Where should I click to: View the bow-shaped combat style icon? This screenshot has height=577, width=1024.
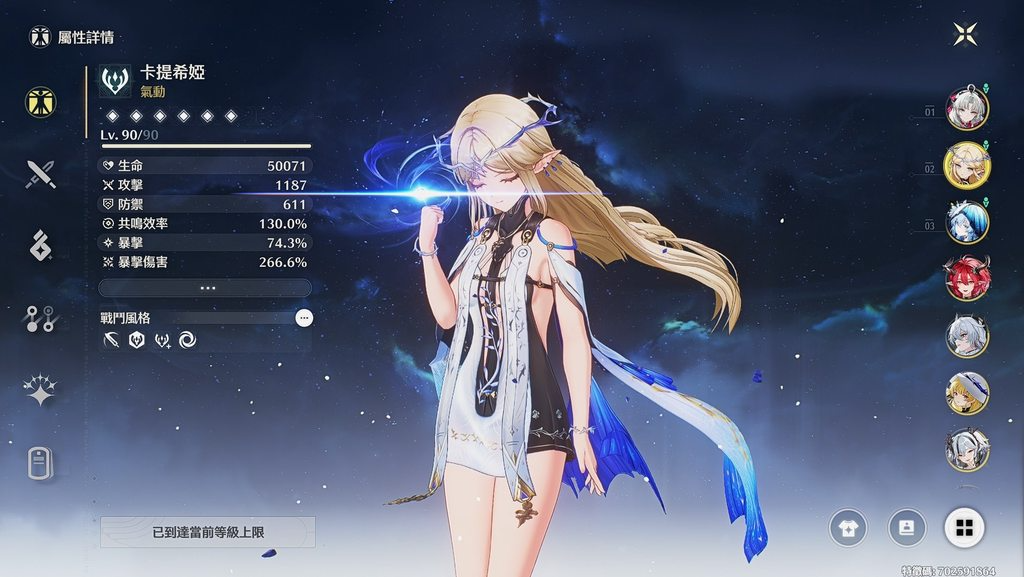(110, 341)
